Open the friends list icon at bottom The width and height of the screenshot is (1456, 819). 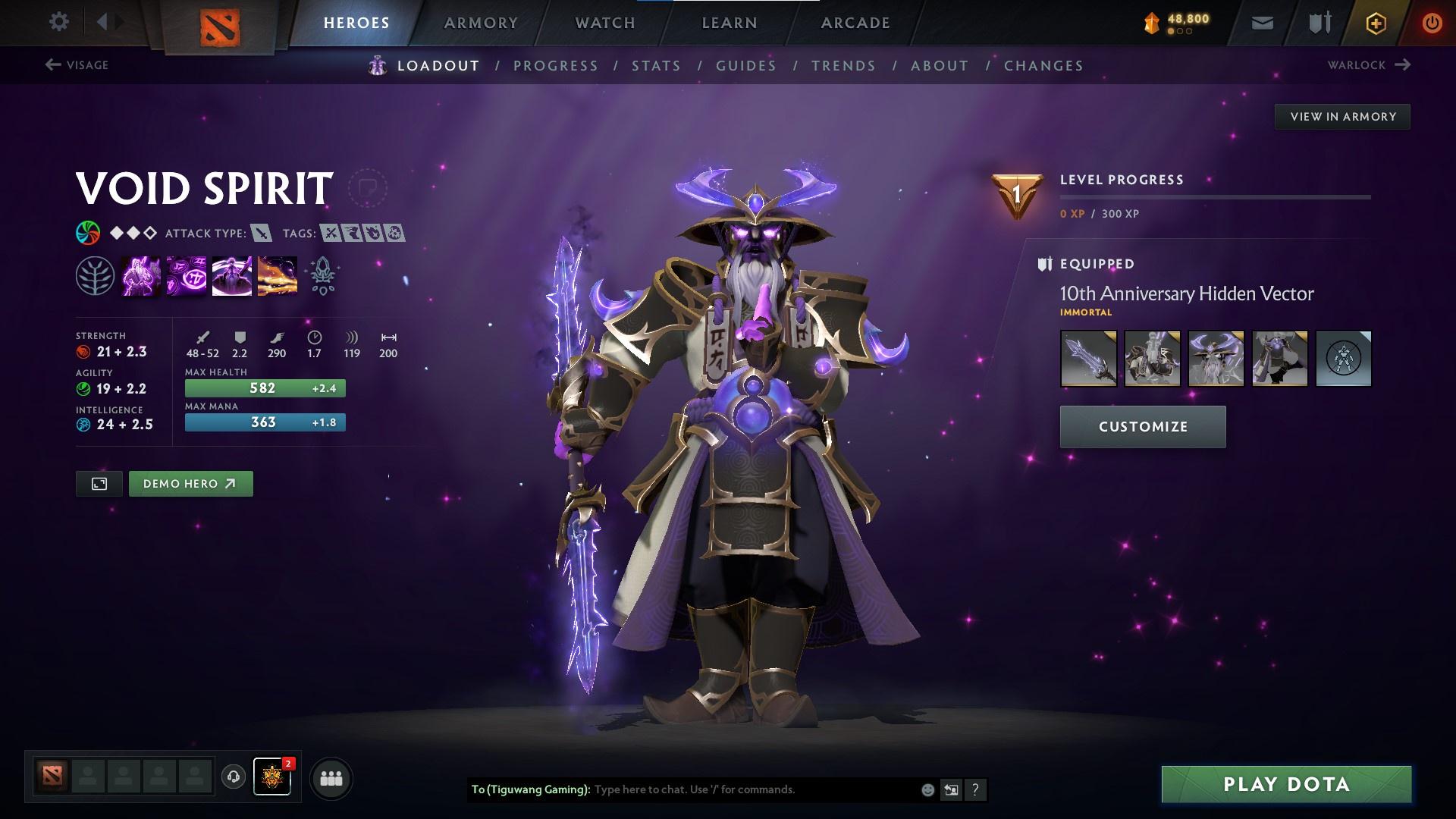coord(331,777)
